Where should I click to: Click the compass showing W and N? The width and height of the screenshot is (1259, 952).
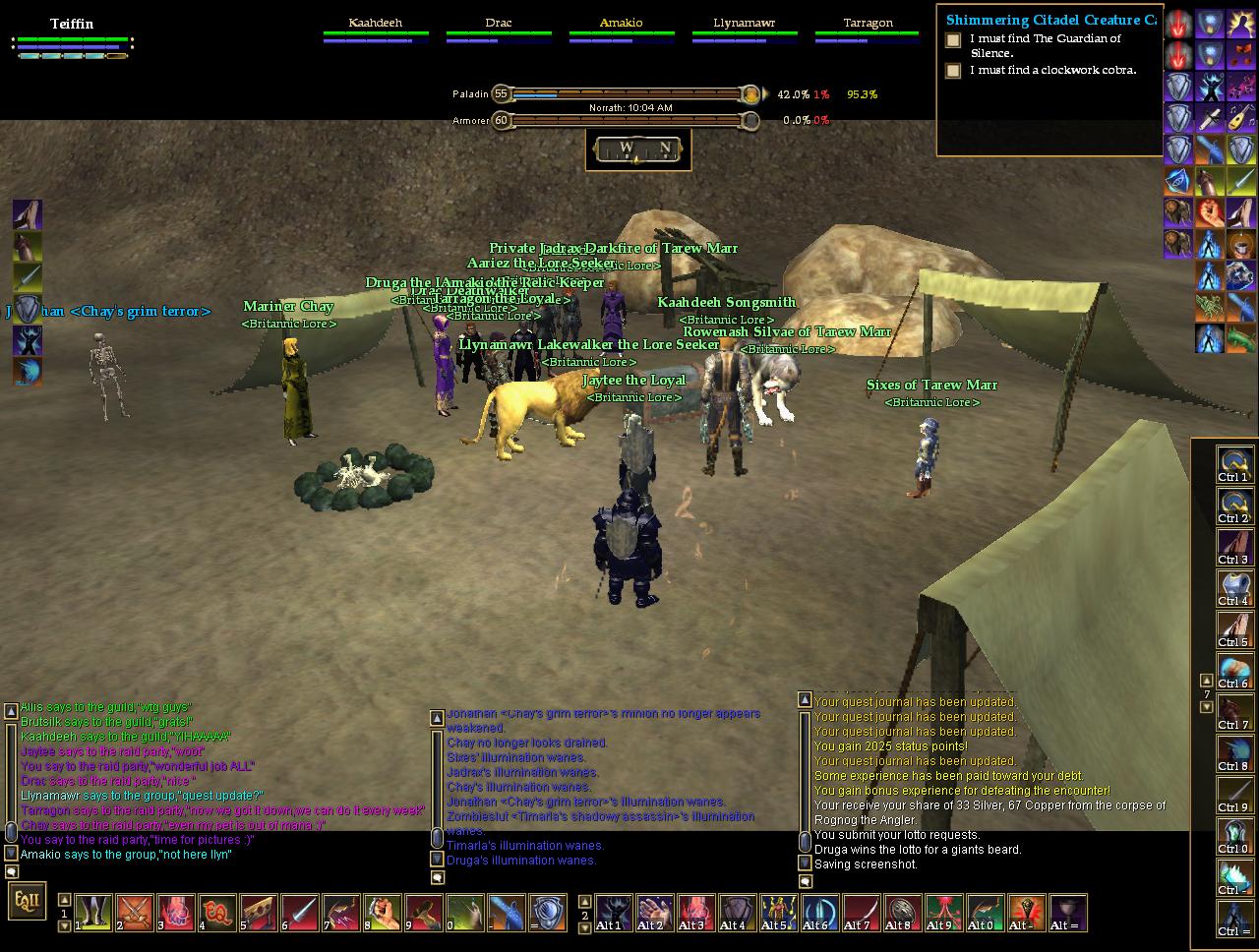pos(643,149)
